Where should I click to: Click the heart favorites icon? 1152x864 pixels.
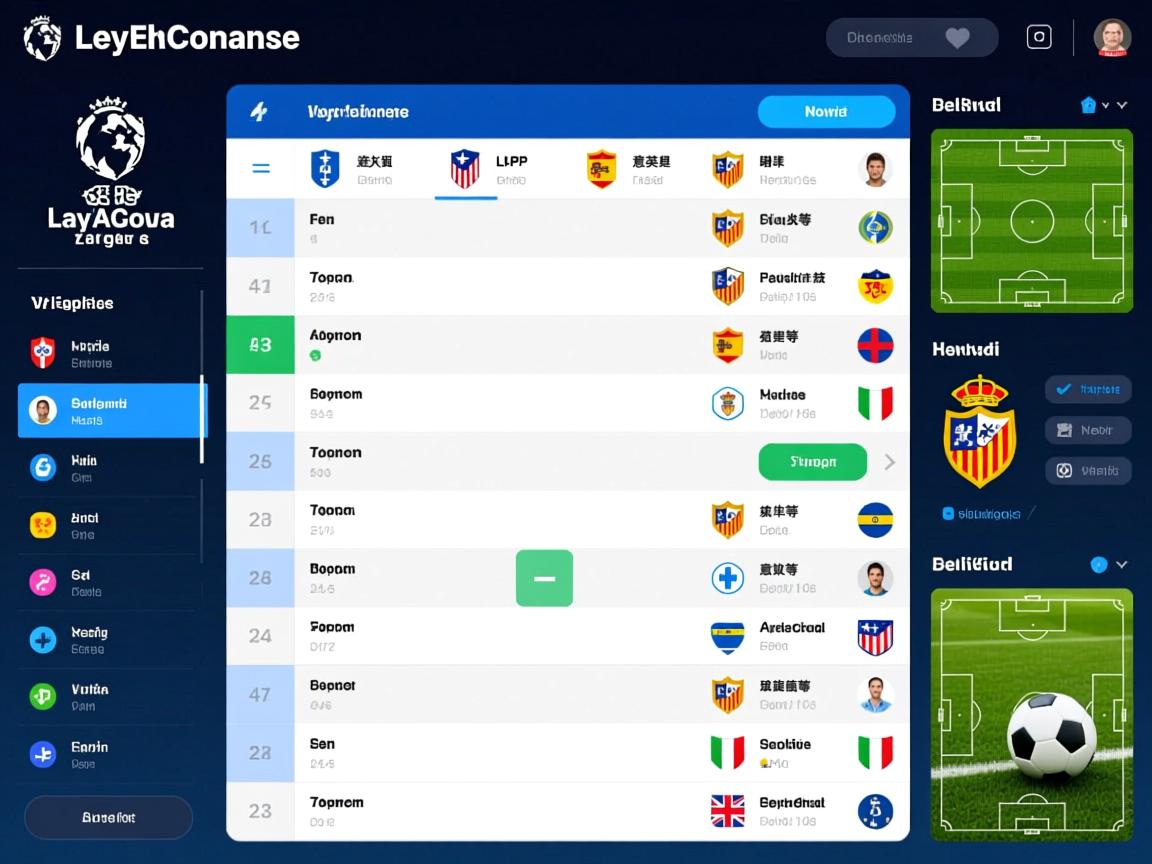(957, 38)
